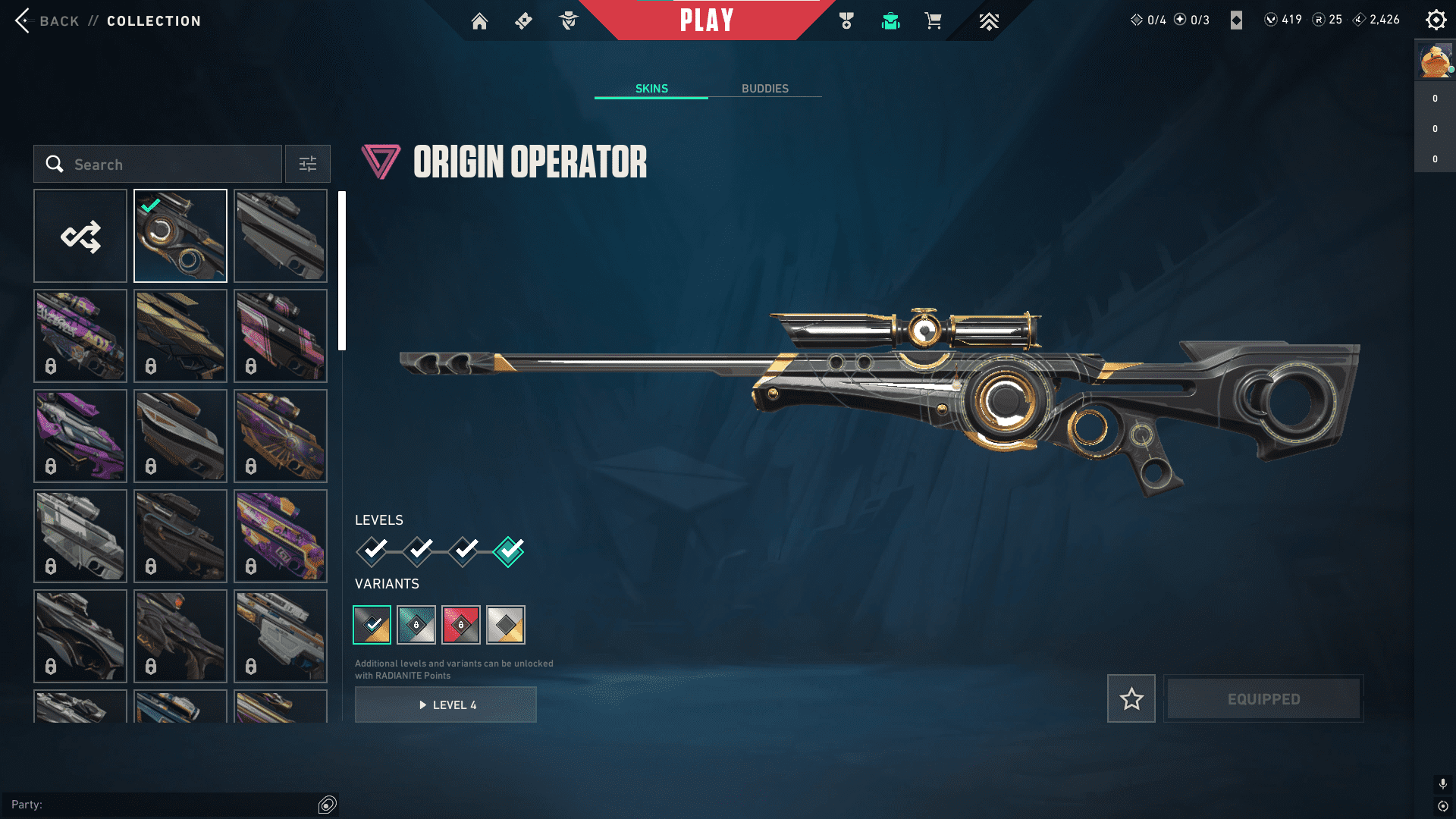Select the equipped Origin Operator thumbnail
The width and height of the screenshot is (1456, 819).
[x=180, y=237]
